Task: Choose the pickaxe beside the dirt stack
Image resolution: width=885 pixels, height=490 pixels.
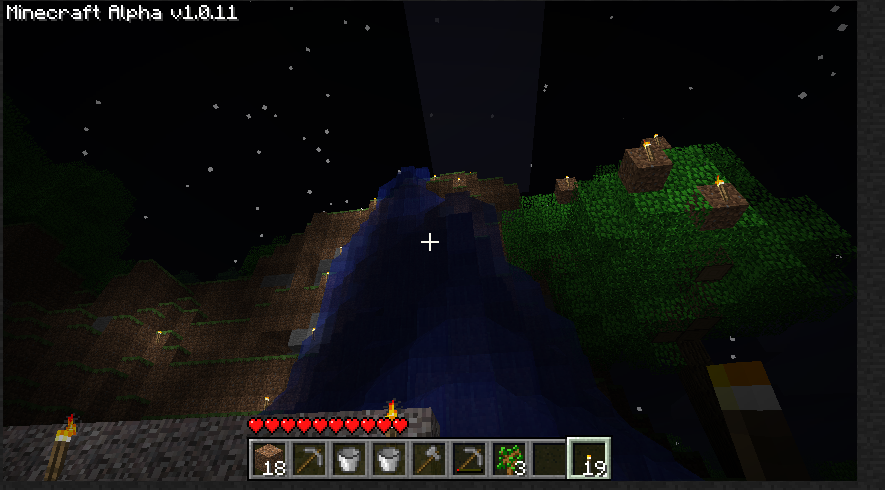Action: [309, 459]
